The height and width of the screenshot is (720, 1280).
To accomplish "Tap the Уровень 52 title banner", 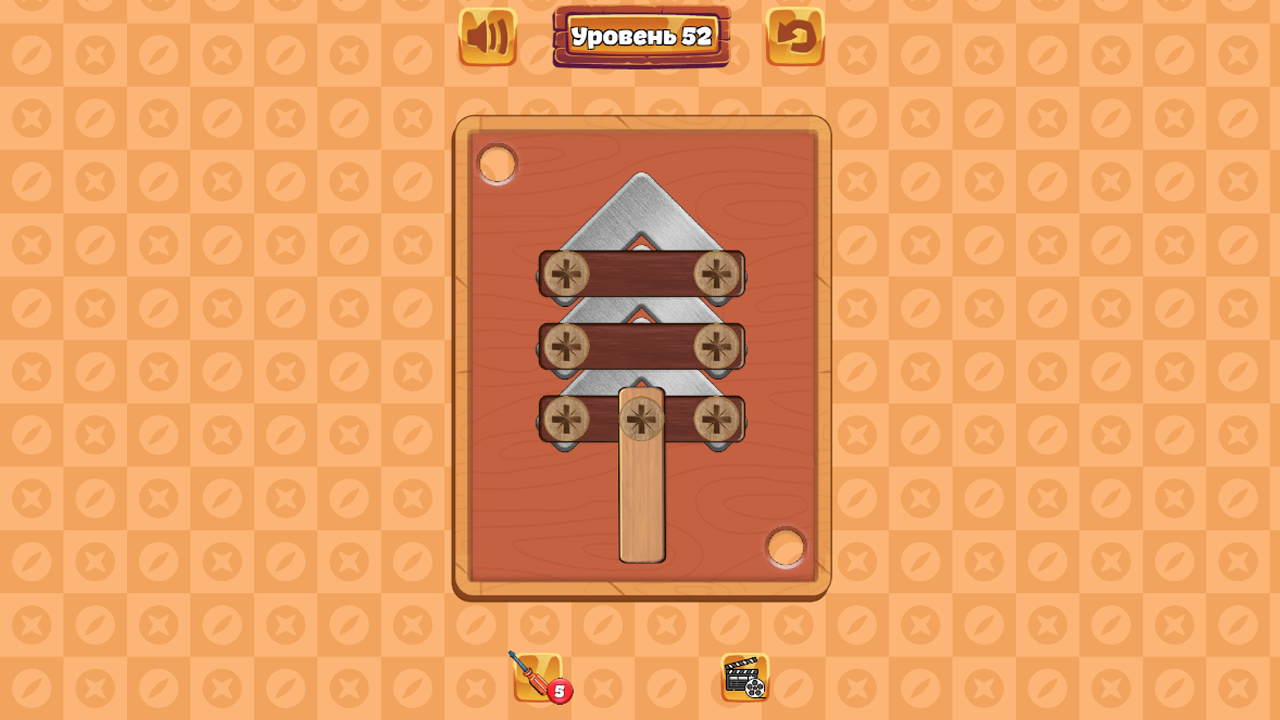I will (641, 33).
